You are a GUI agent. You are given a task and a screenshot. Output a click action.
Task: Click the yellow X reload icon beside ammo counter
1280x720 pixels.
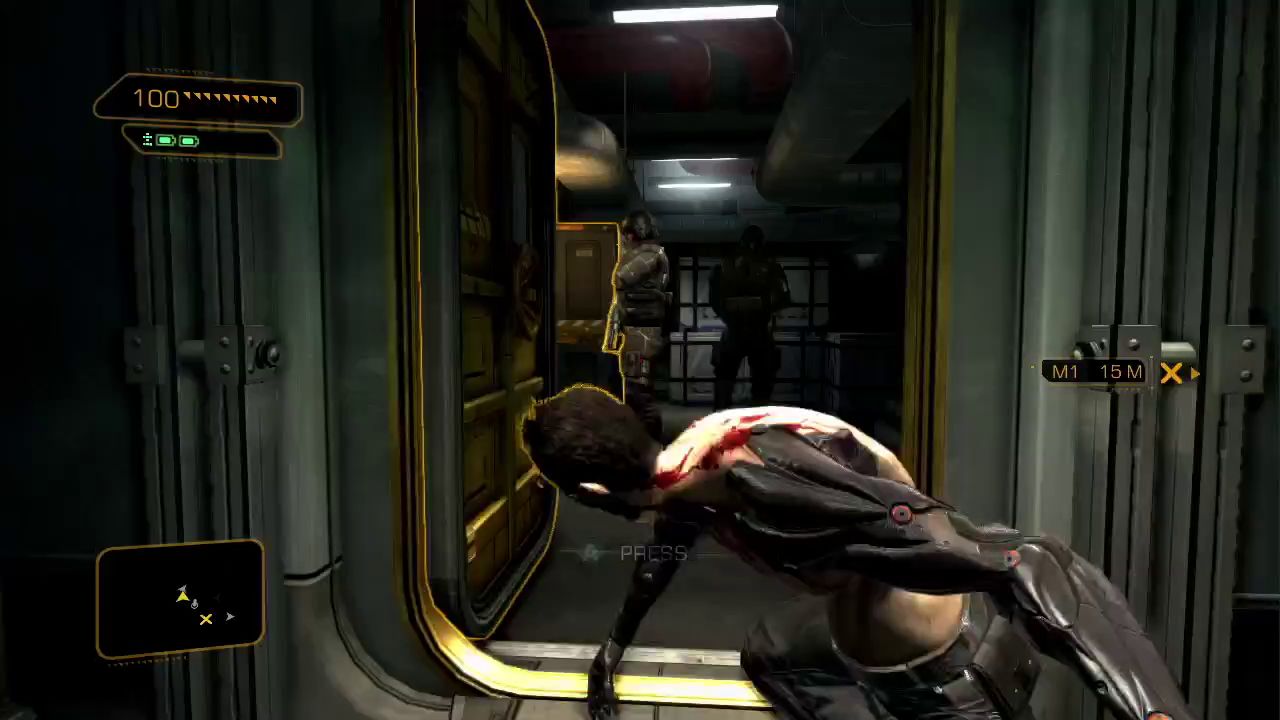pyautogui.click(x=1171, y=372)
